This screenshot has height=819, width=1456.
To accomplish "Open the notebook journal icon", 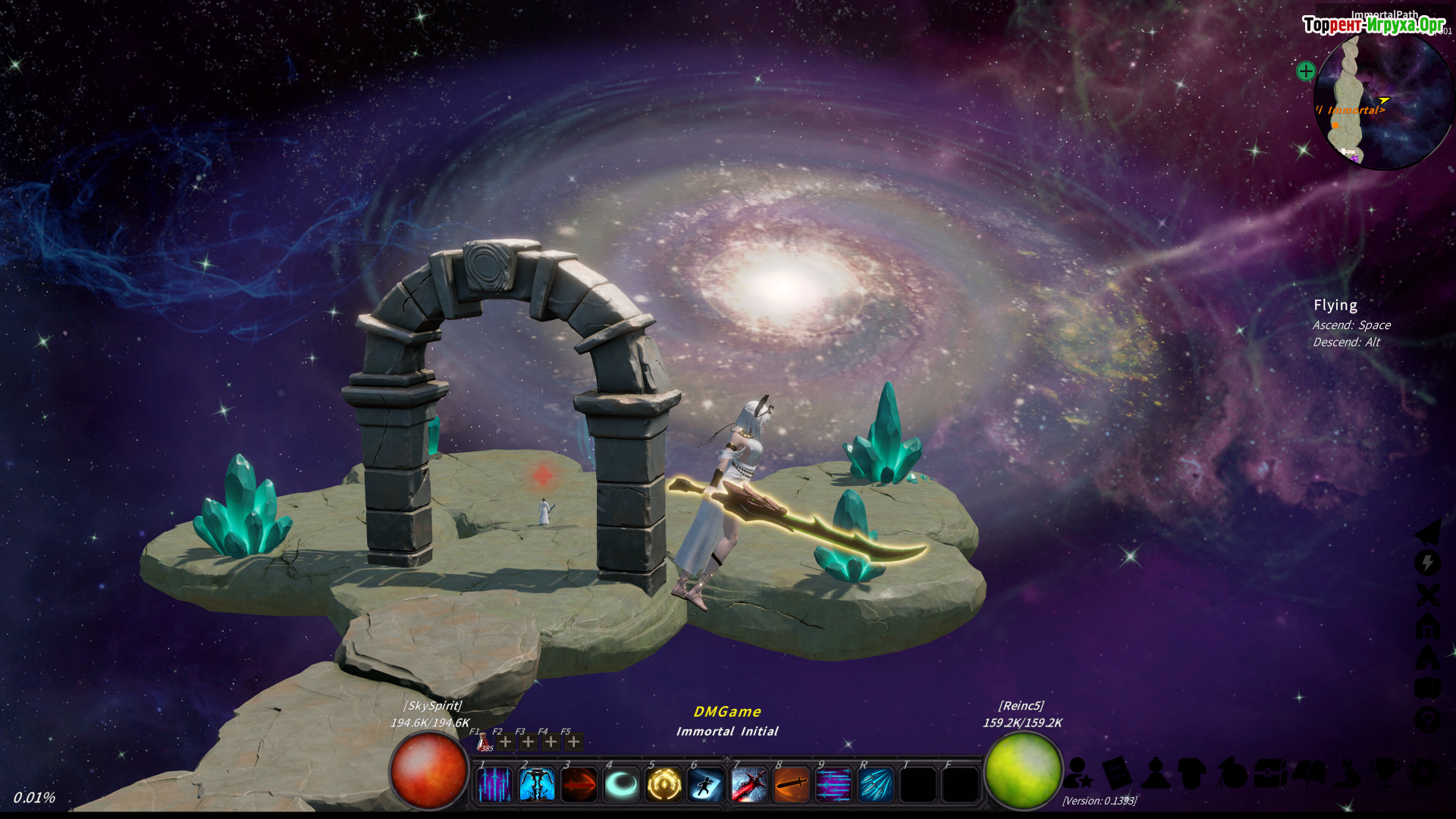I will coord(1116,773).
